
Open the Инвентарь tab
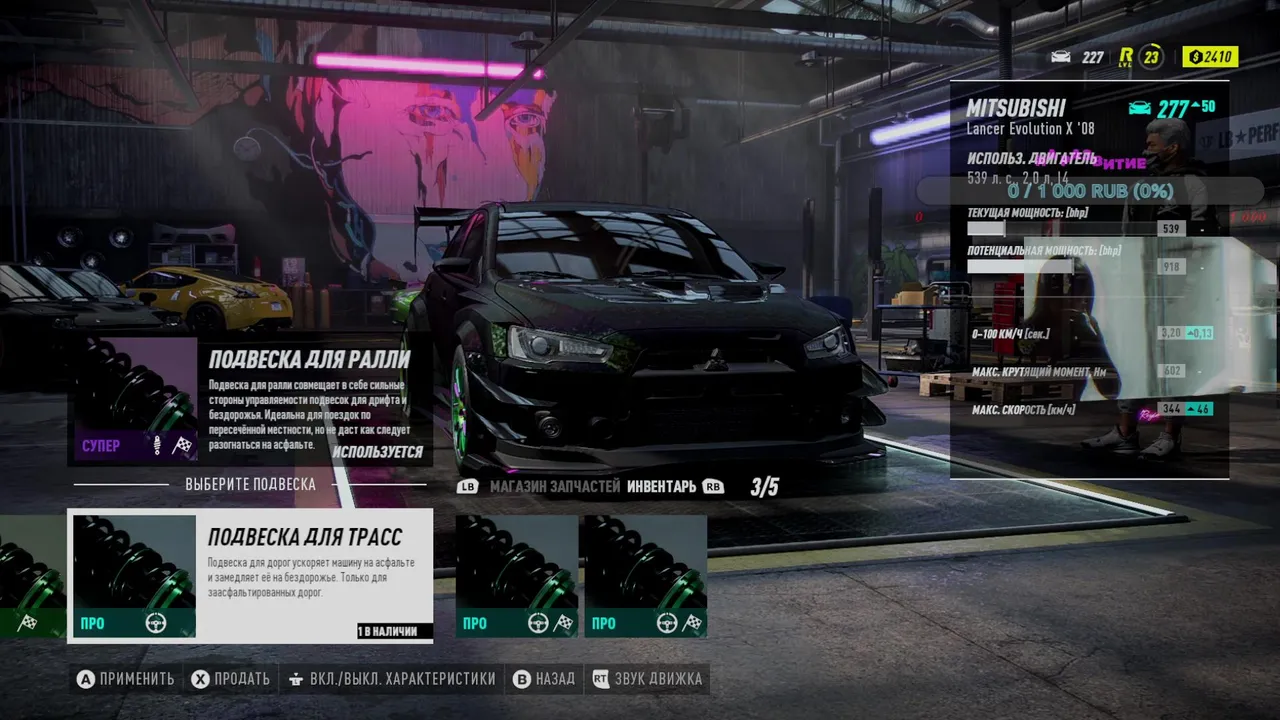click(661, 487)
